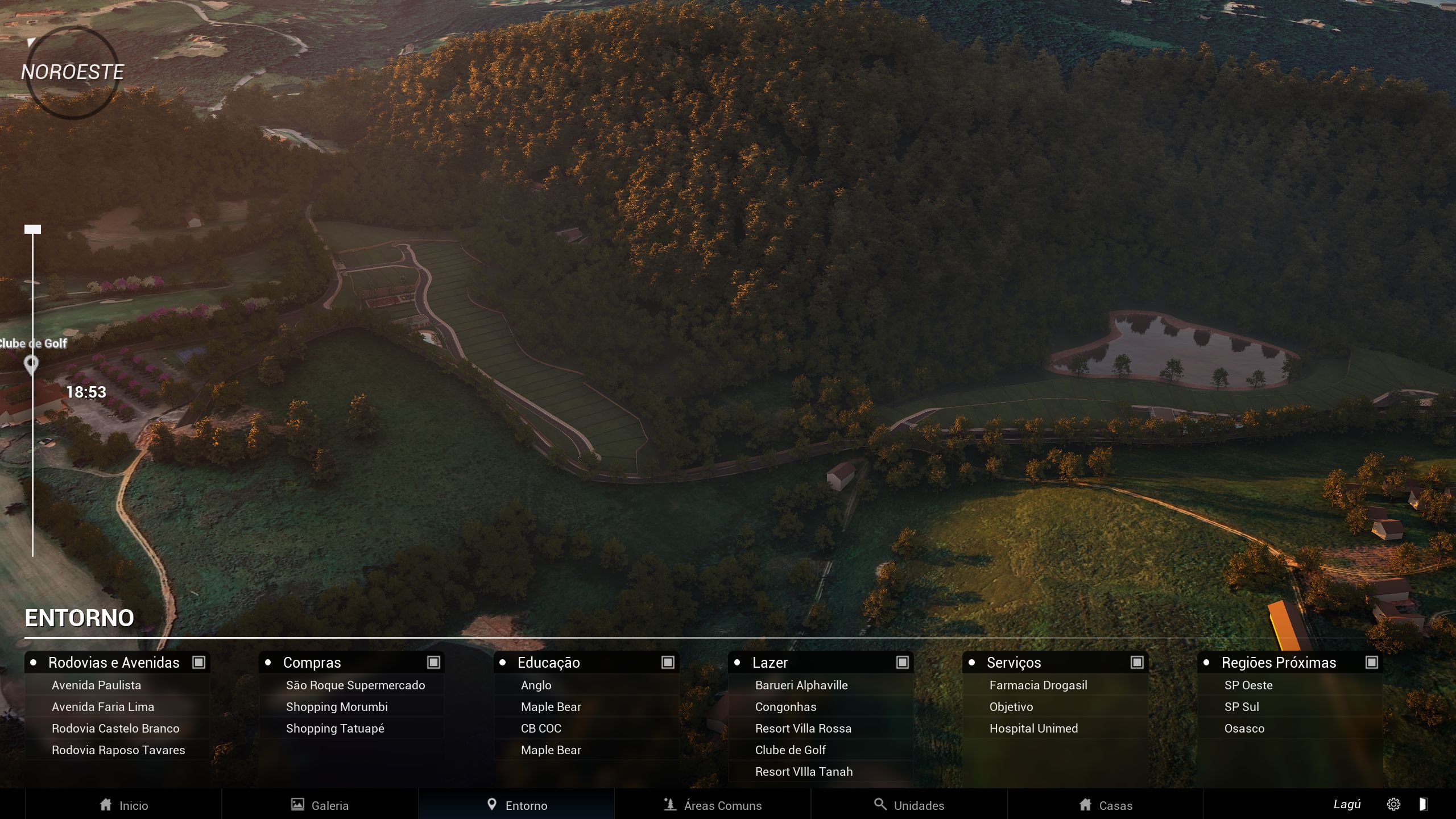Open the Inicio tab

point(123,805)
